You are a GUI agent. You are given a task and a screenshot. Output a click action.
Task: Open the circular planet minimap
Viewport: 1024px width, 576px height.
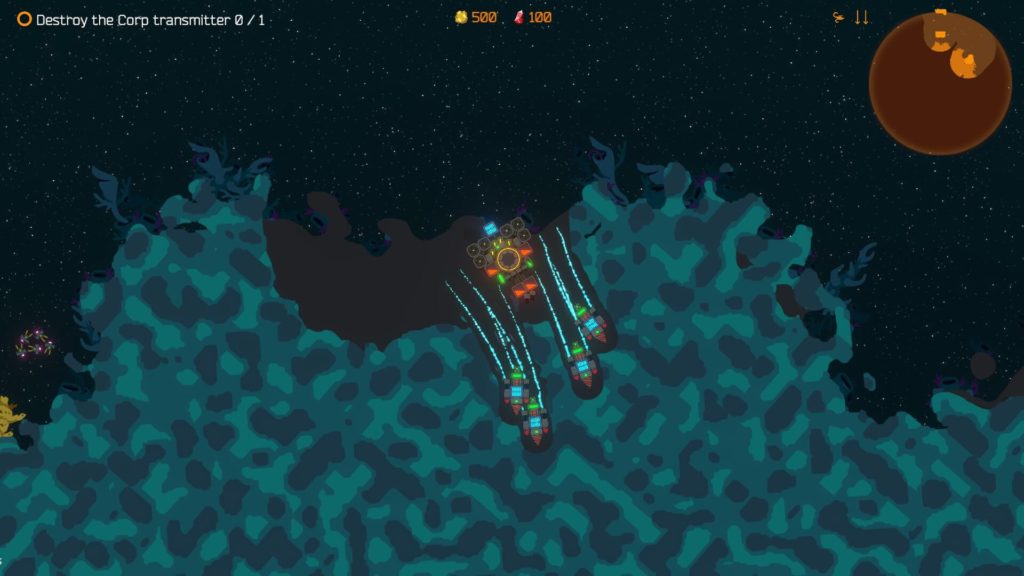tap(939, 83)
